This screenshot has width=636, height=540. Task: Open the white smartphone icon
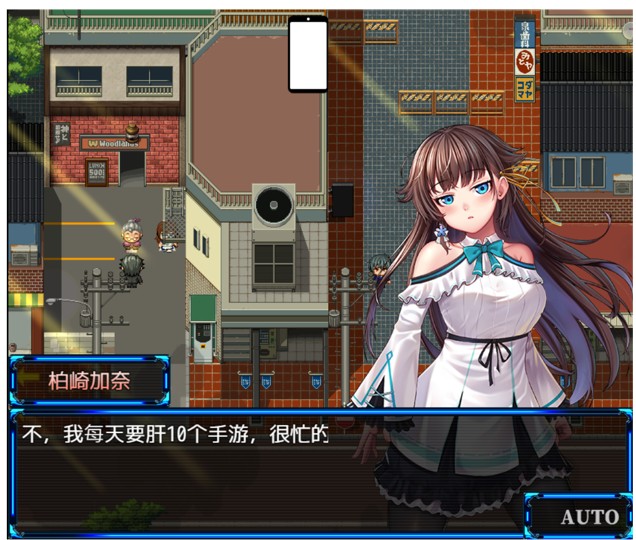(308, 55)
